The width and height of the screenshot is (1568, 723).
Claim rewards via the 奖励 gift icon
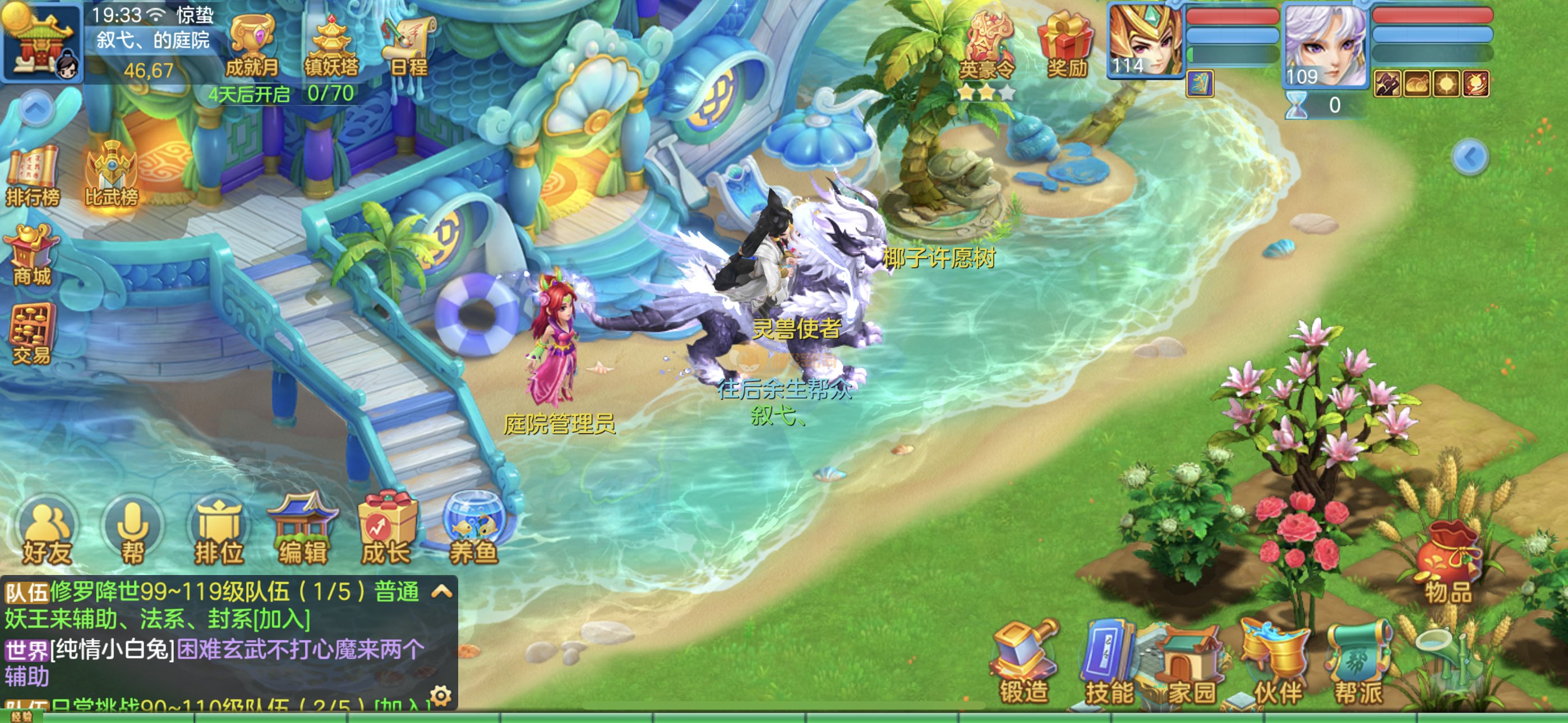click(1067, 47)
